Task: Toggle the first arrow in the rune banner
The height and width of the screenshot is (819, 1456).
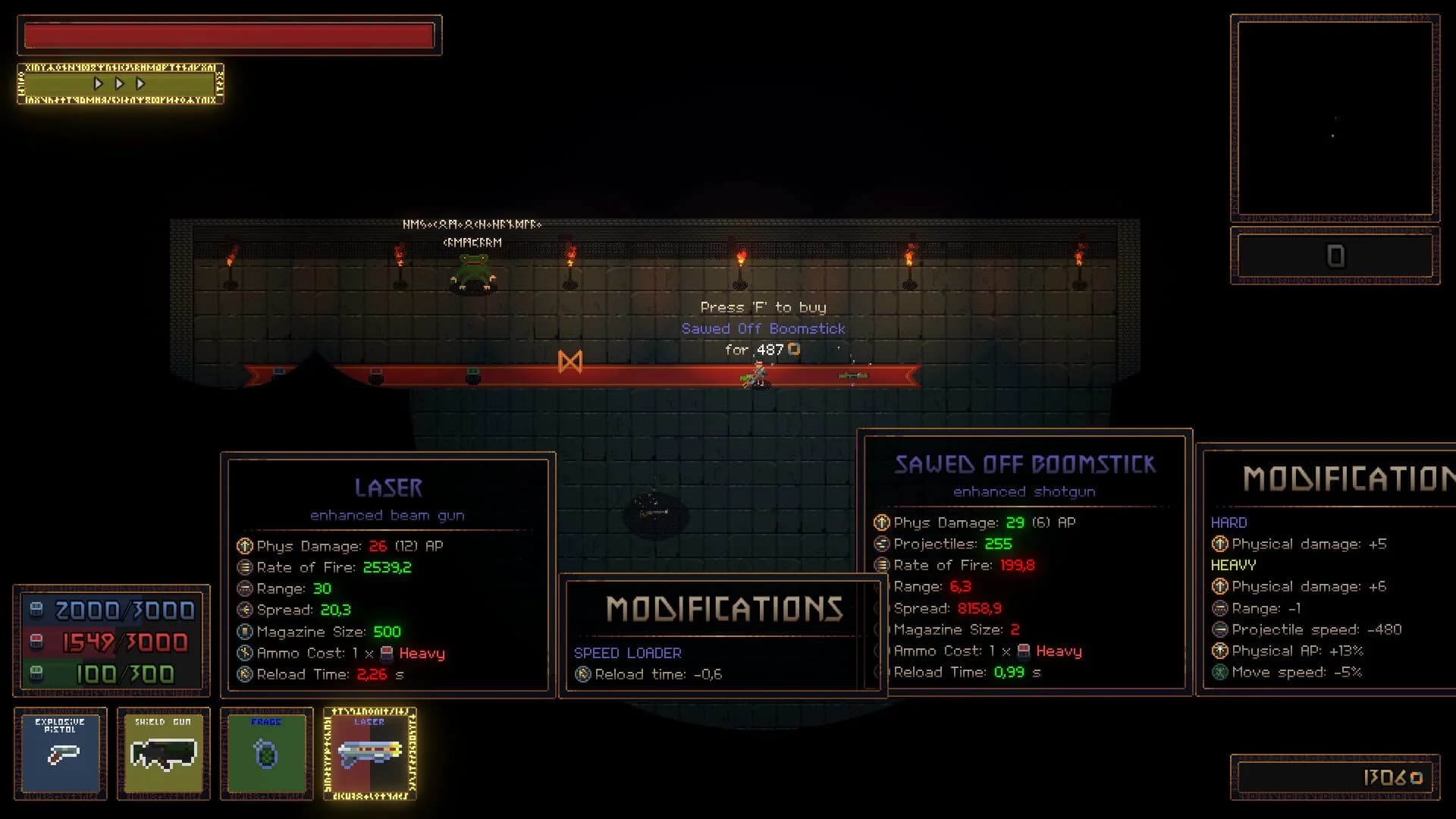Action: 98,84
